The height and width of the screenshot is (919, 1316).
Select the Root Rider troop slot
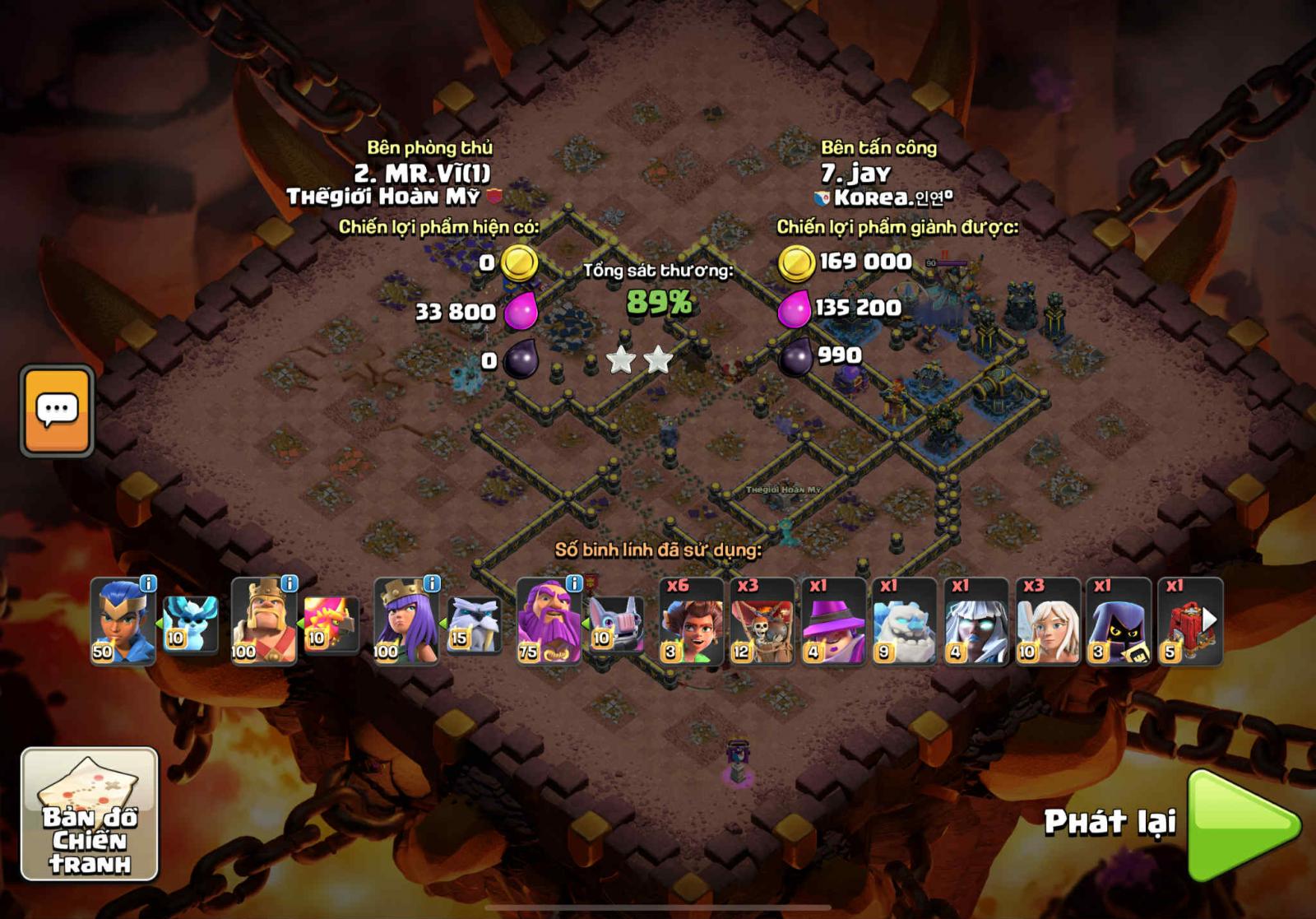pyautogui.click(x=692, y=621)
